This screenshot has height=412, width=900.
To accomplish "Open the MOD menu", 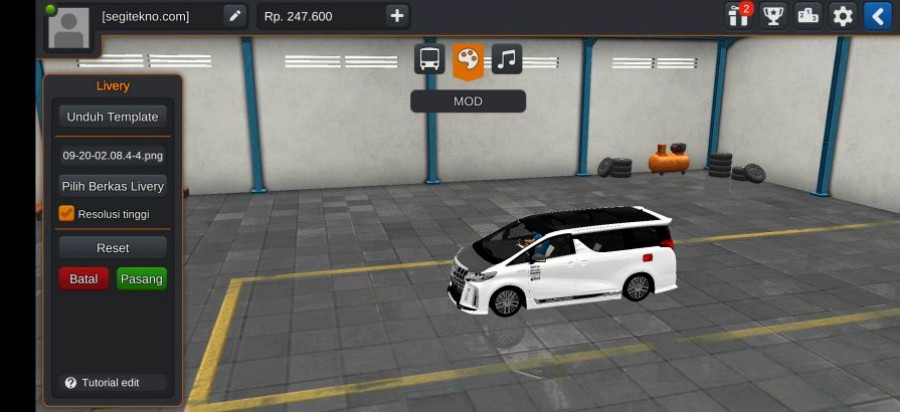I will tap(467, 101).
